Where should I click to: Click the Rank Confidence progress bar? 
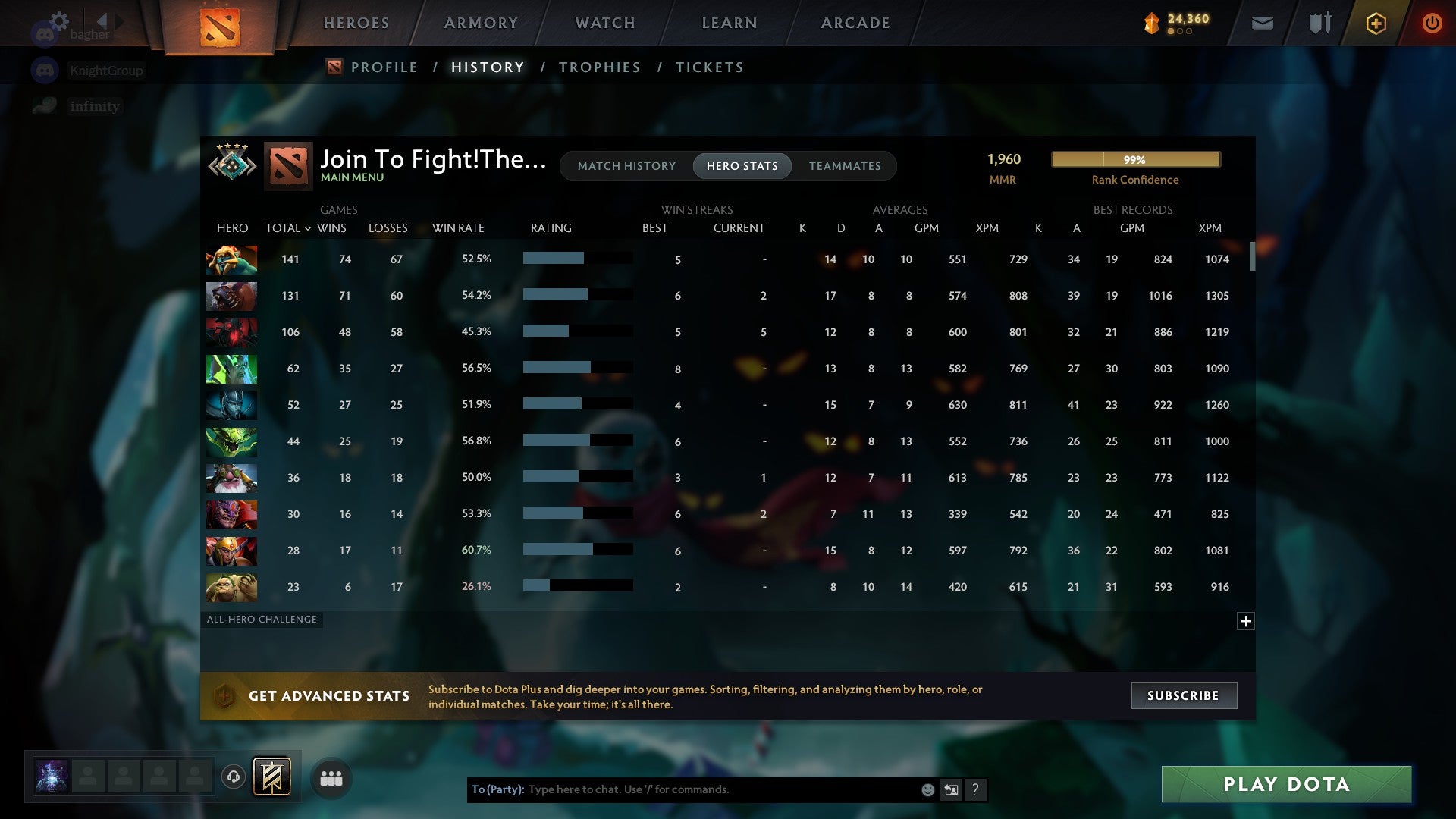pos(1135,159)
